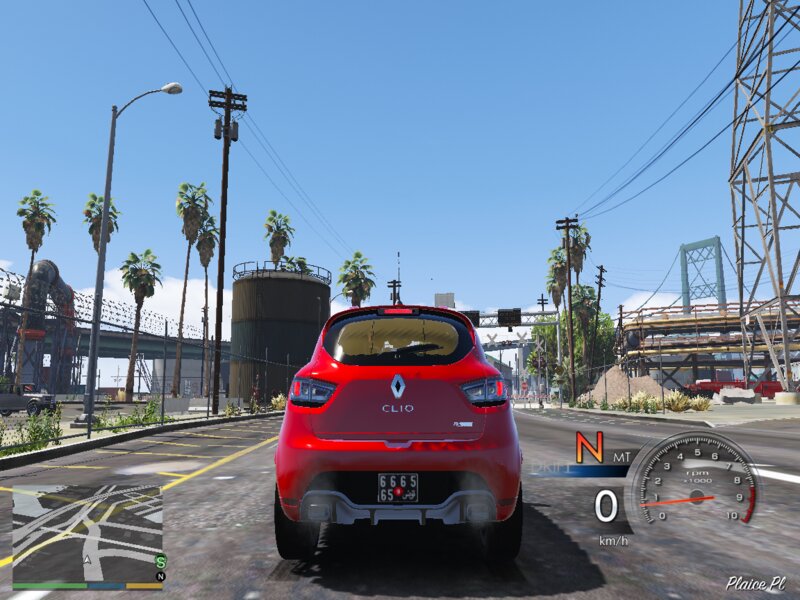Click the green S blip on minimap
Image resolution: width=800 pixels, height=600 pixels.
pyautogui.click(x=160, y=561)
